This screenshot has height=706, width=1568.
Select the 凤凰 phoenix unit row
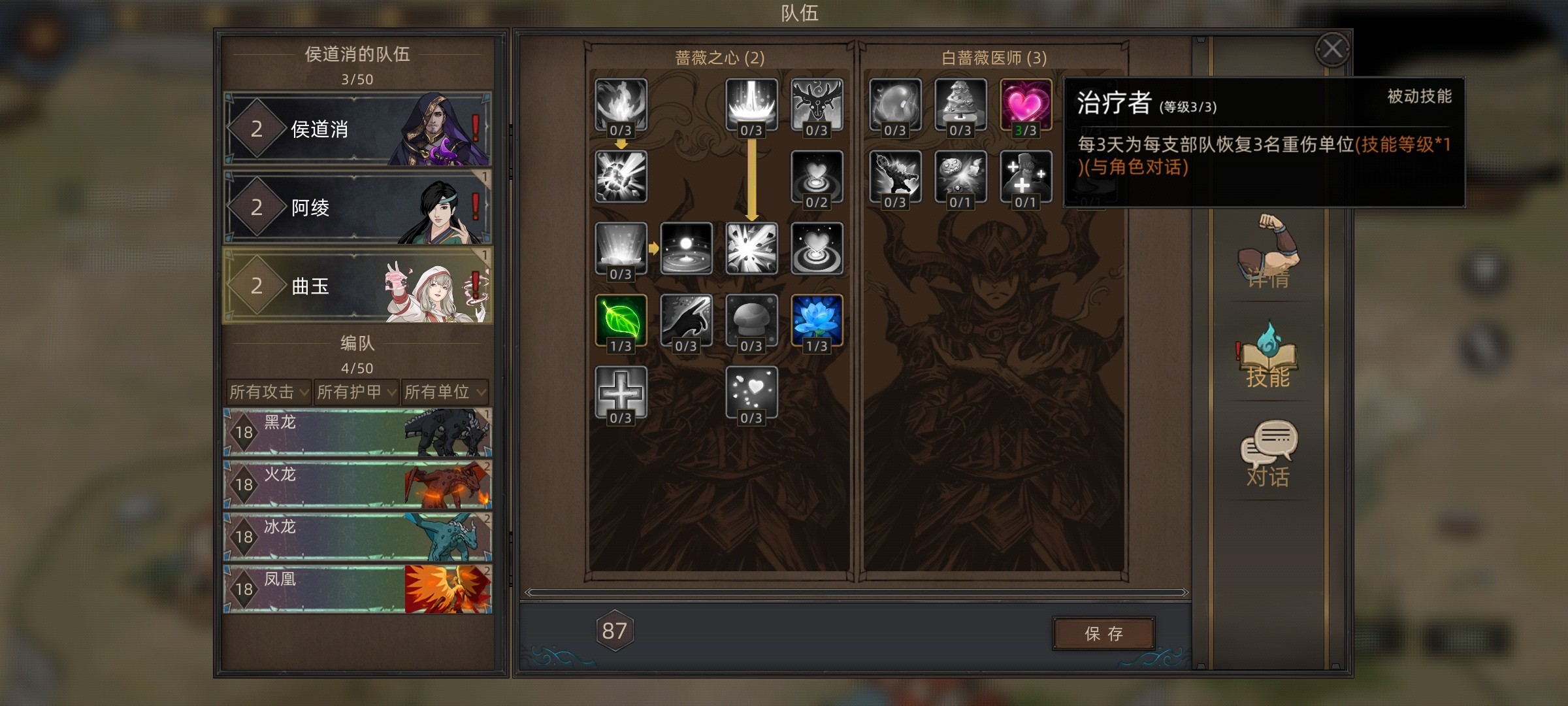coord(357,589)
